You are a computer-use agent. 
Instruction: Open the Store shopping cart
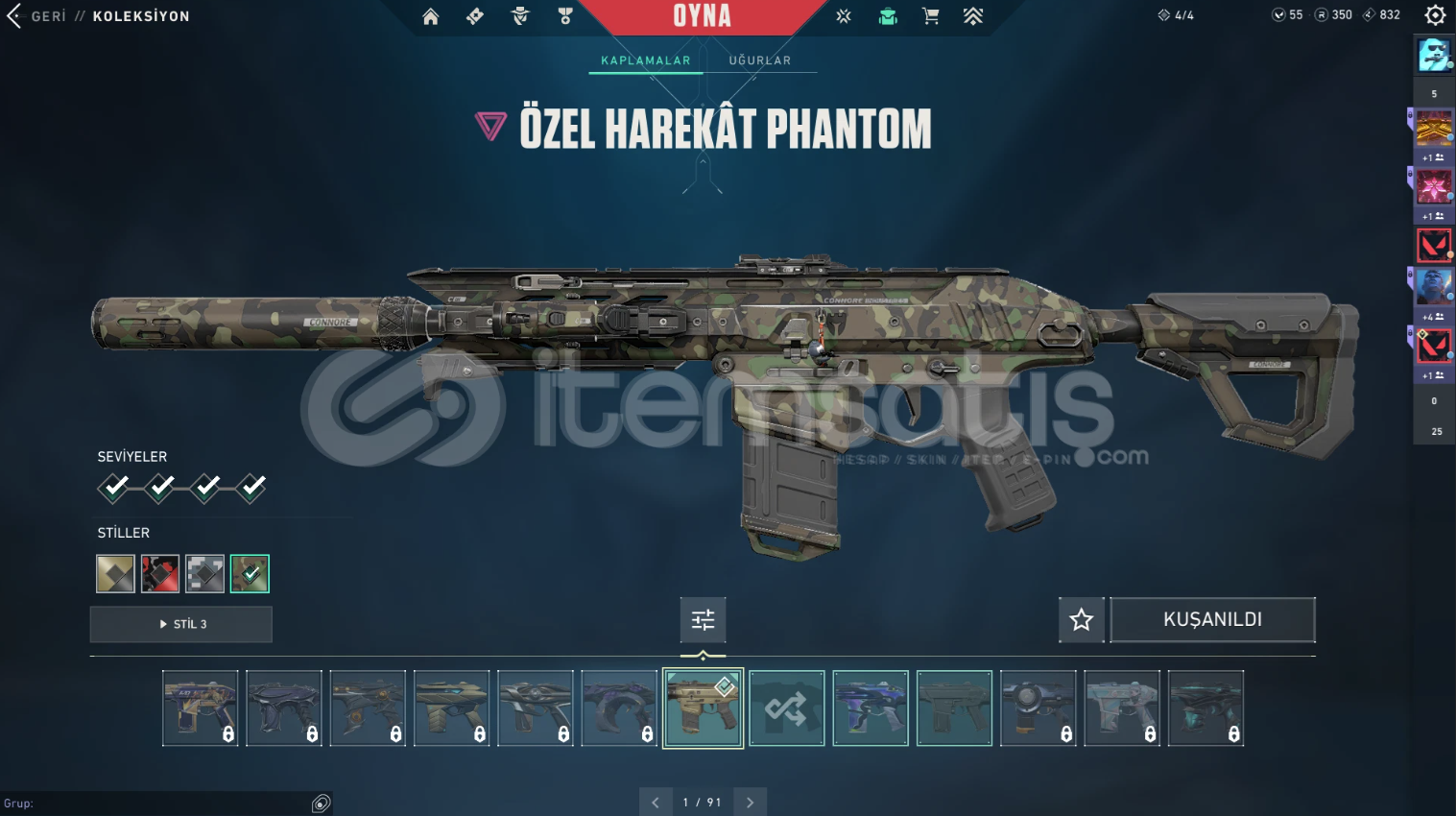click(930, 16)
